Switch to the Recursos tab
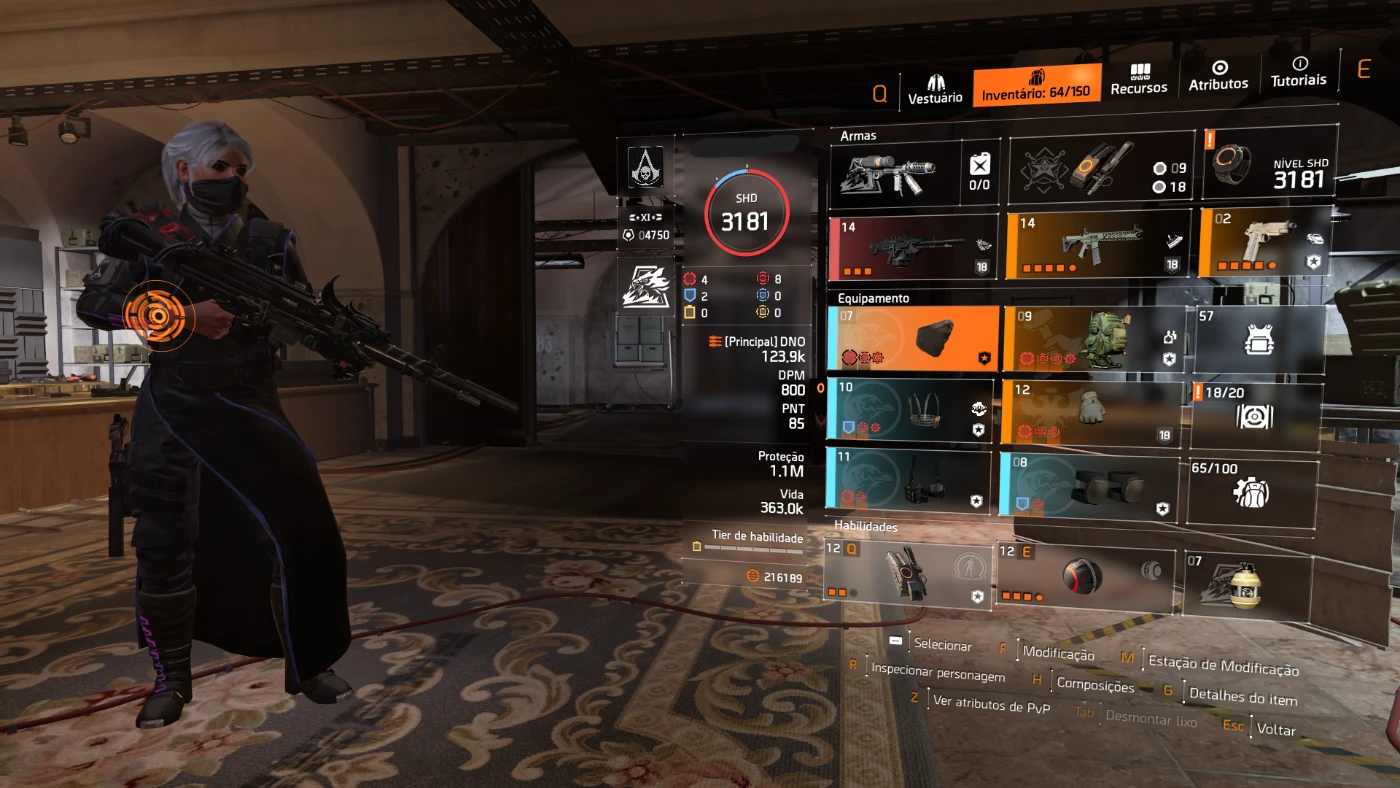Image resolution: width=1400 pixels, height=788 pixels. click(1139, 80)
